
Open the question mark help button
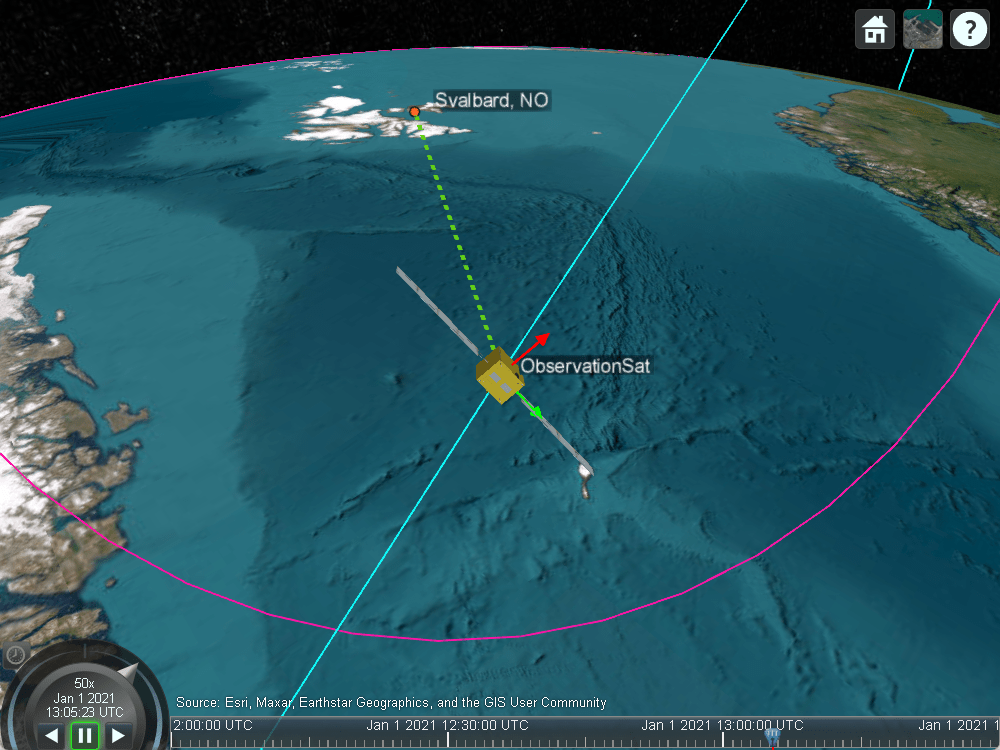coord(969,30)
